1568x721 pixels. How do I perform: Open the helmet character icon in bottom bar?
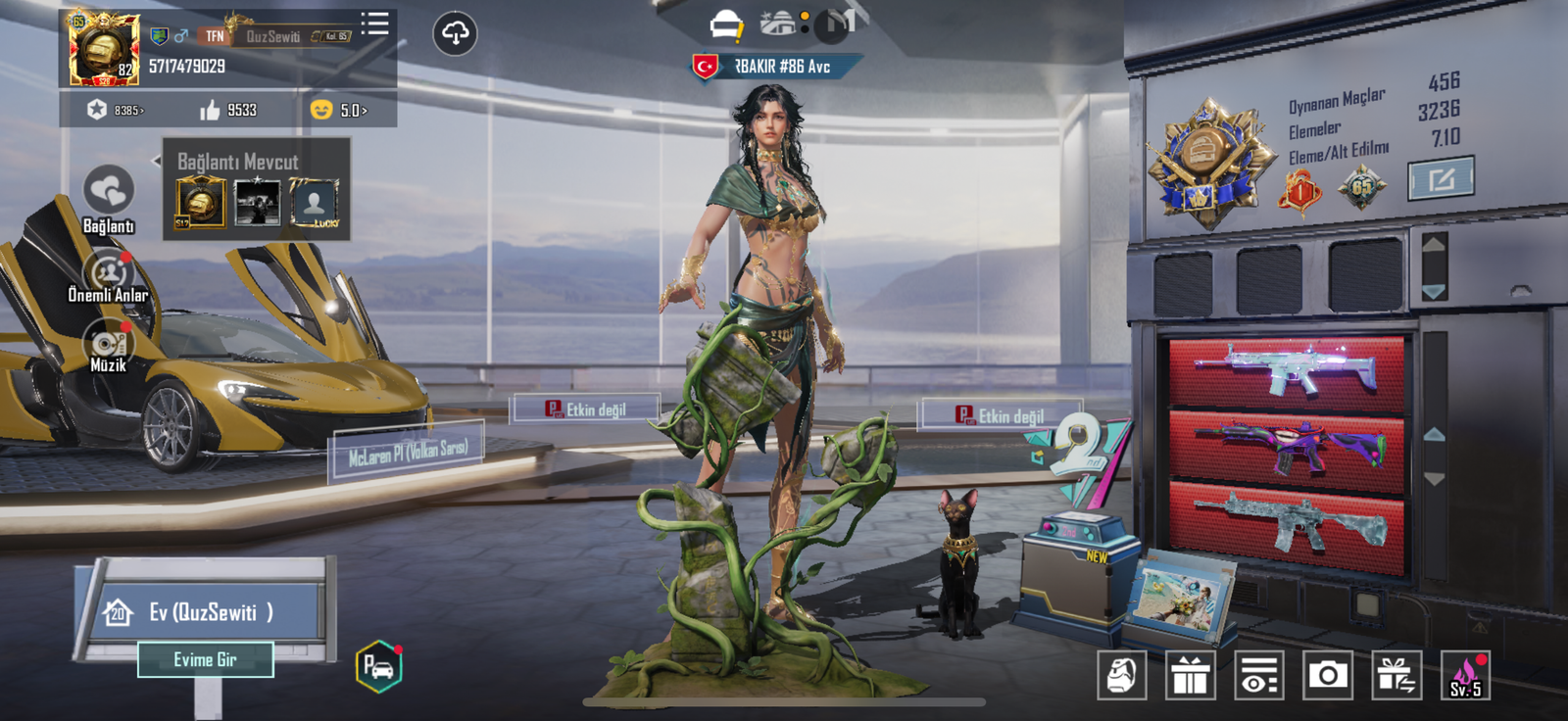(1121, 675)
